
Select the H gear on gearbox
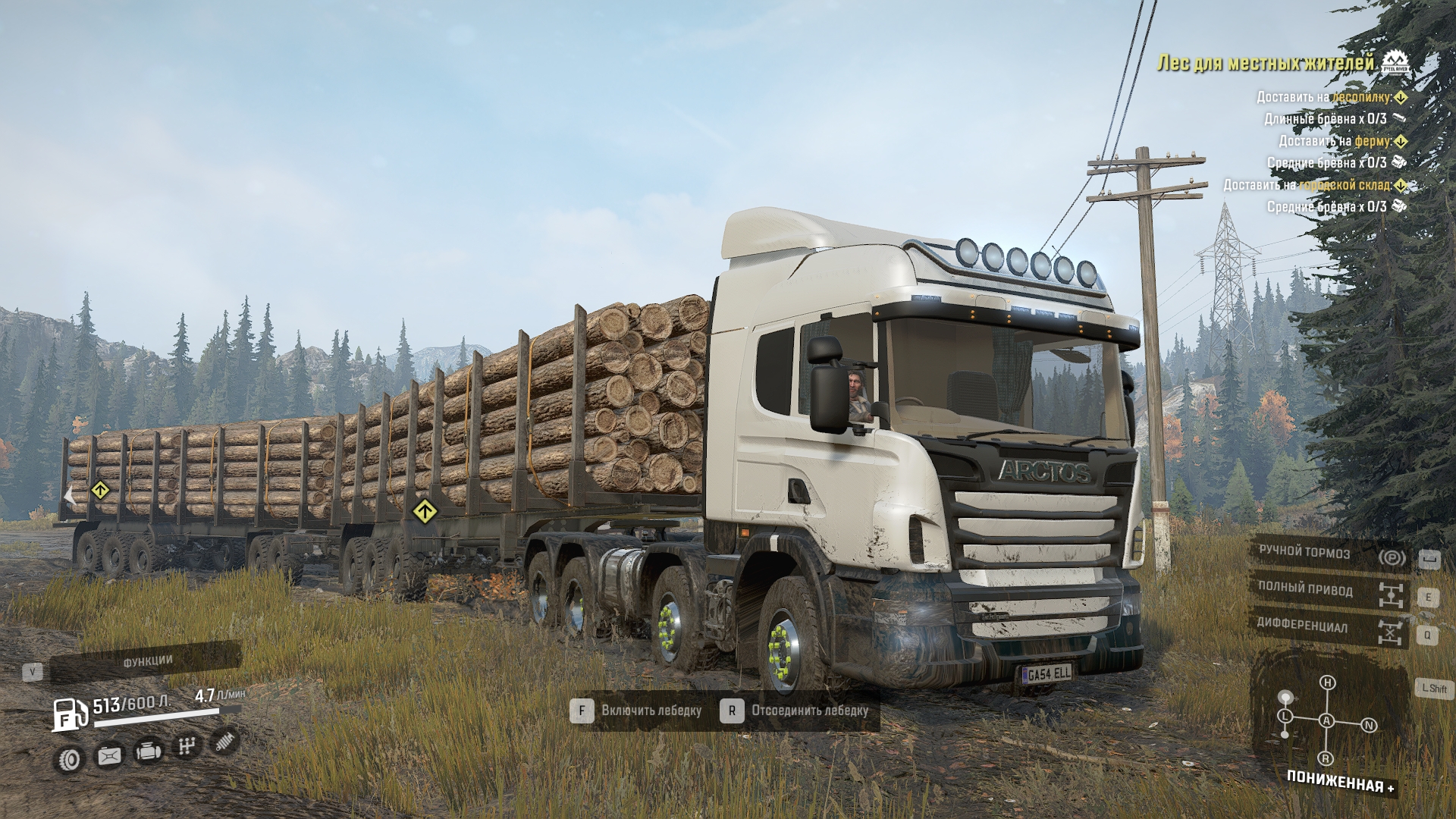pos(1327,682)
